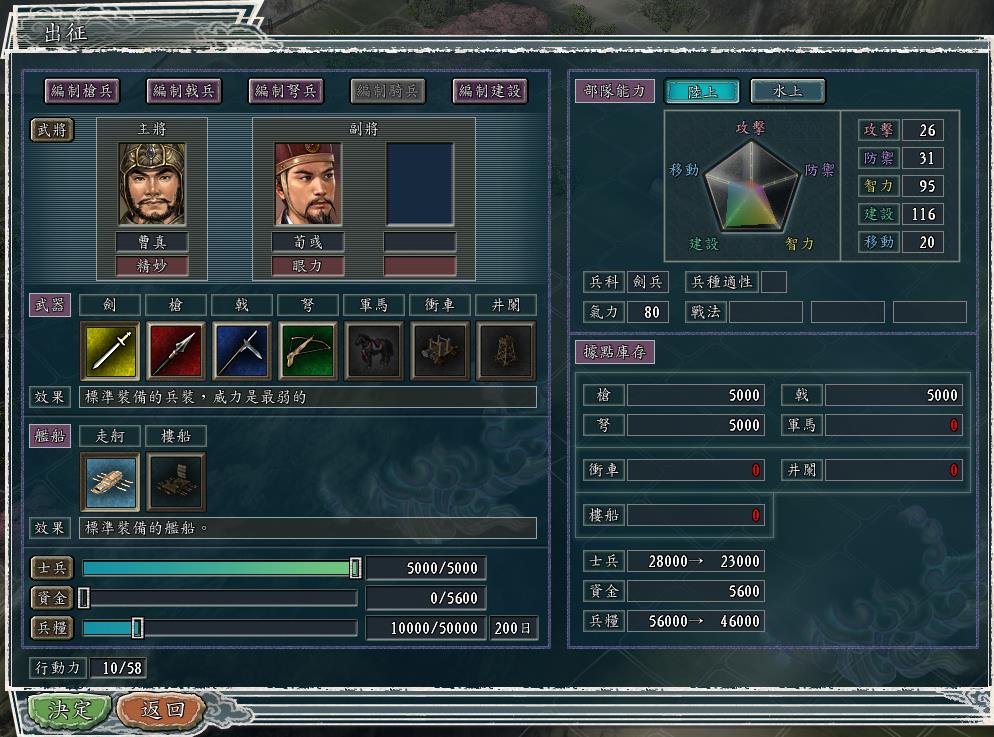Image resolution: width=994 pixels, height=737 pixels.
Task: Choose the halberd weapon icon
Action: pyautogui.click(x=242, y=350)
